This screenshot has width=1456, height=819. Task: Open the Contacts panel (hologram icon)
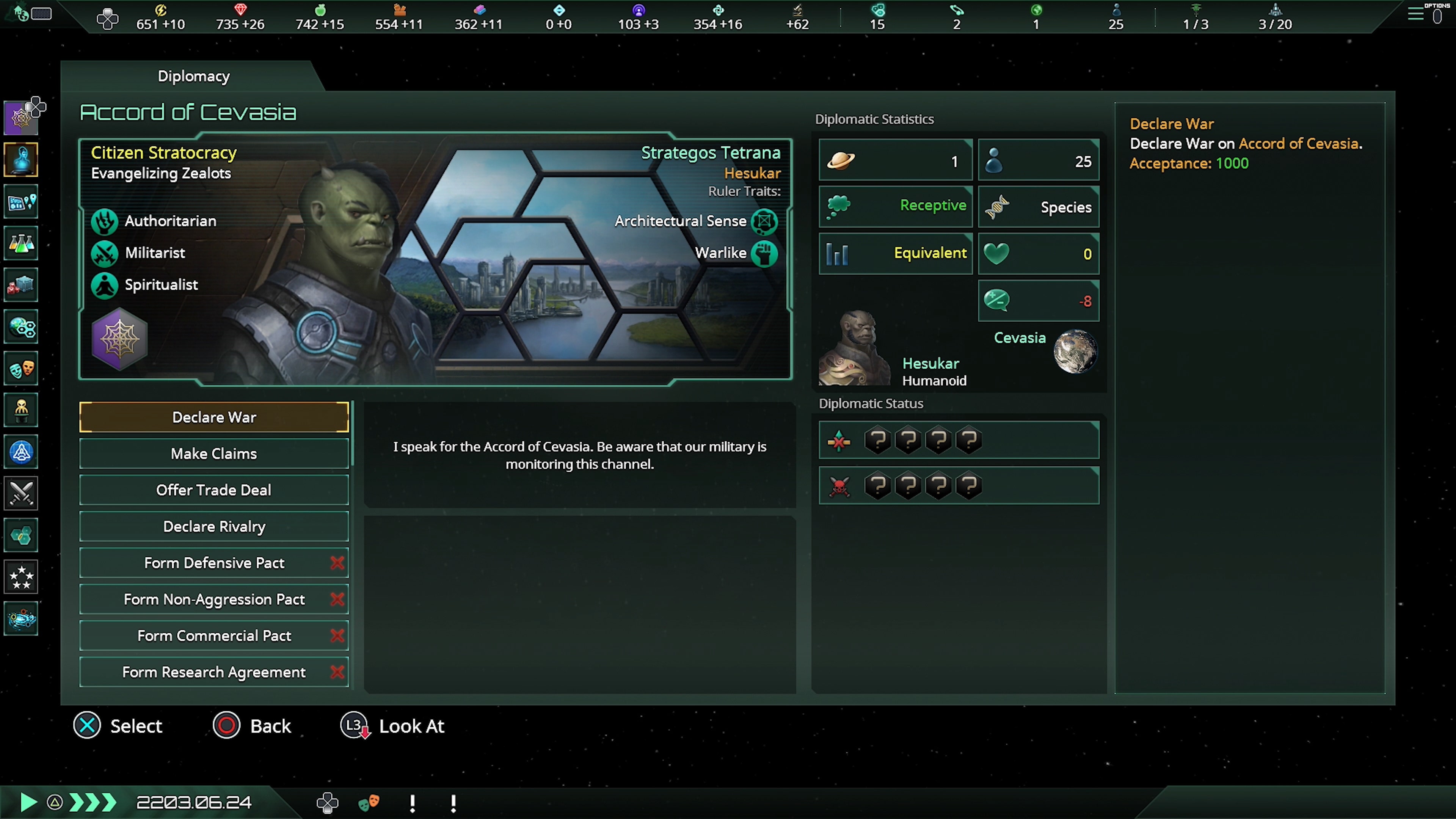coord(21,160)
